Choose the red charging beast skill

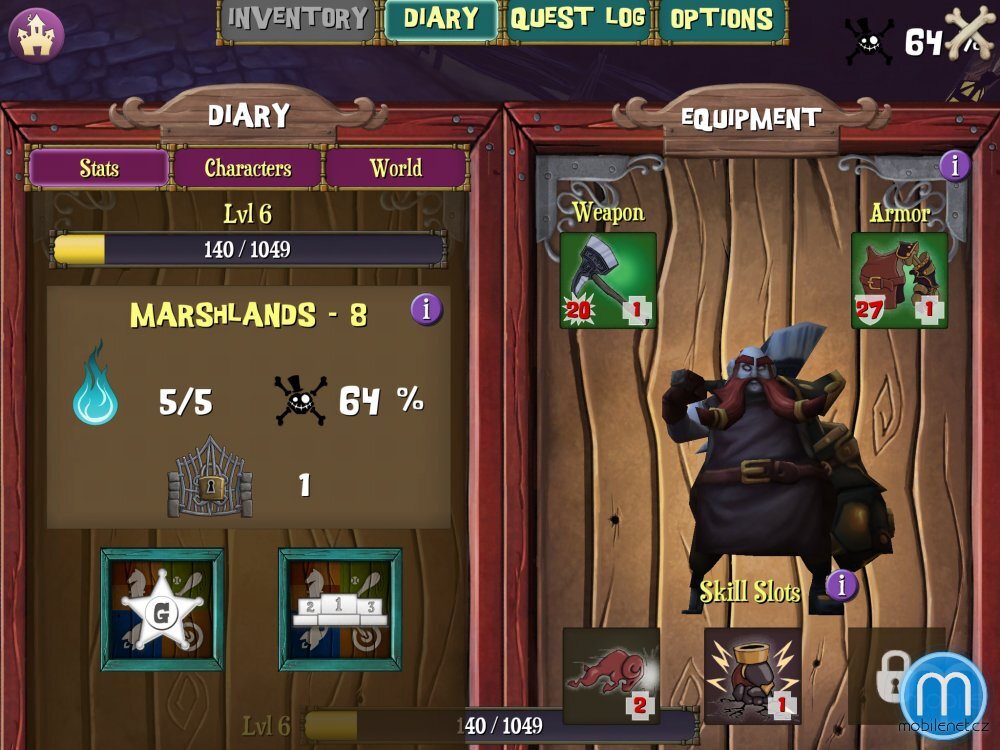pos(611,675)
